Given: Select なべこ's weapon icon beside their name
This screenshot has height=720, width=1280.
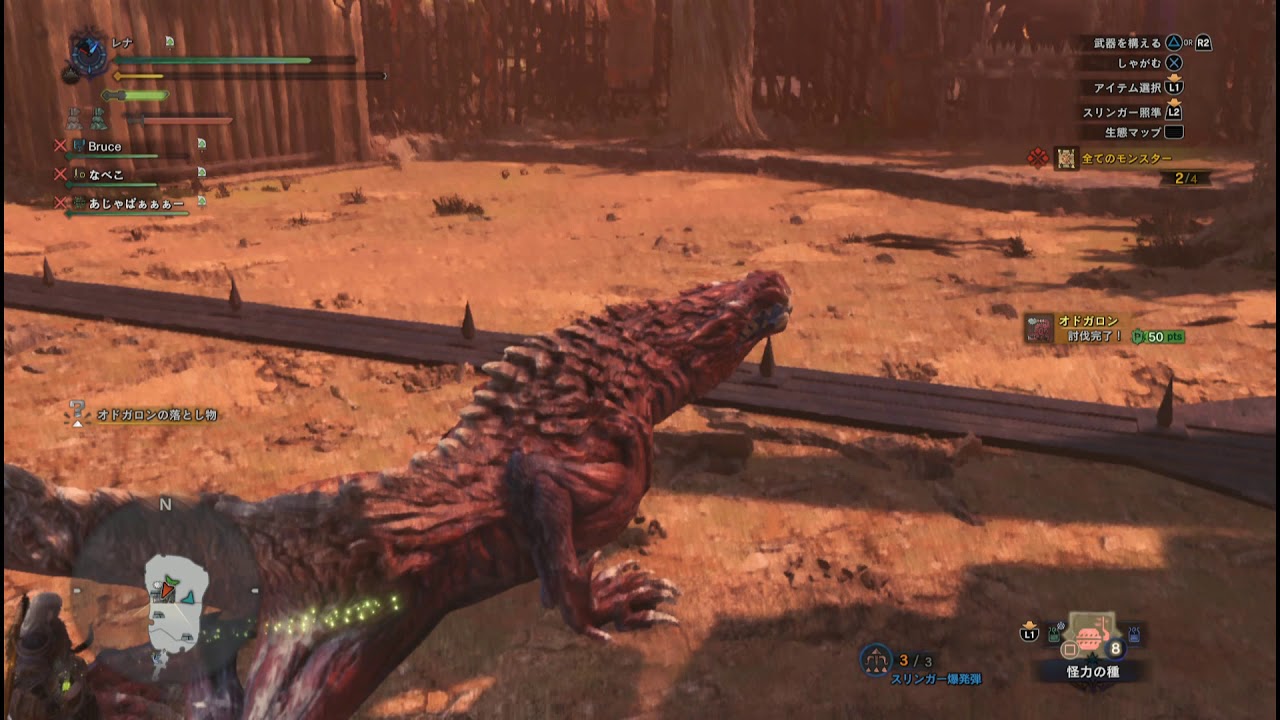Looking at the screenshot, I should (x=78, y=173).
